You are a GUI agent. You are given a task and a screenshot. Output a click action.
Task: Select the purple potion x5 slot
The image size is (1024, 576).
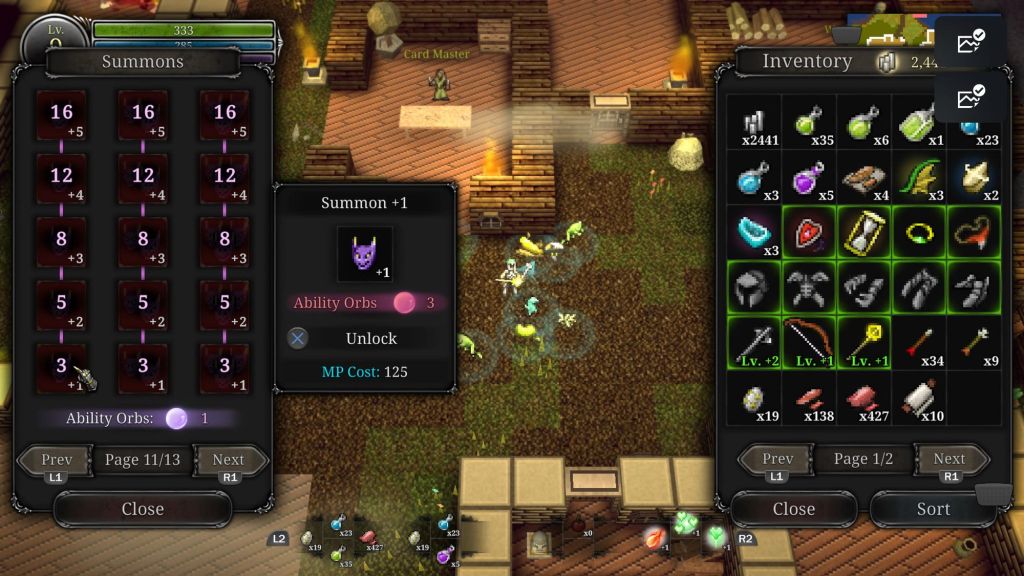click(809, 178)
